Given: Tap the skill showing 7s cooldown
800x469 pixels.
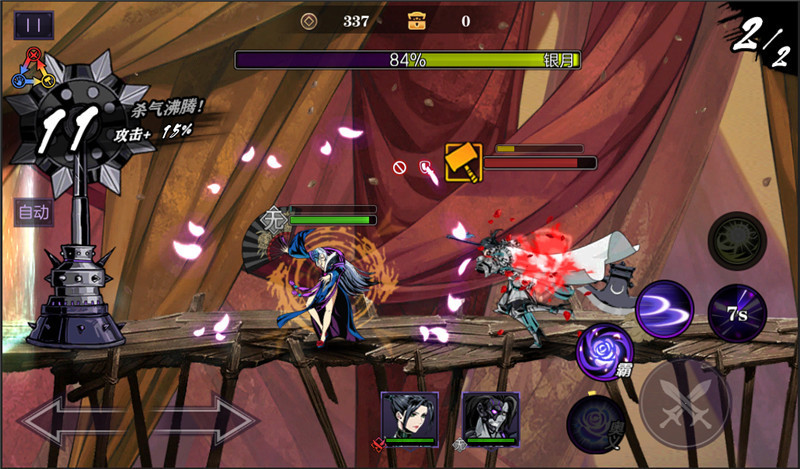Looking at the screenshot, I should 737,313.
